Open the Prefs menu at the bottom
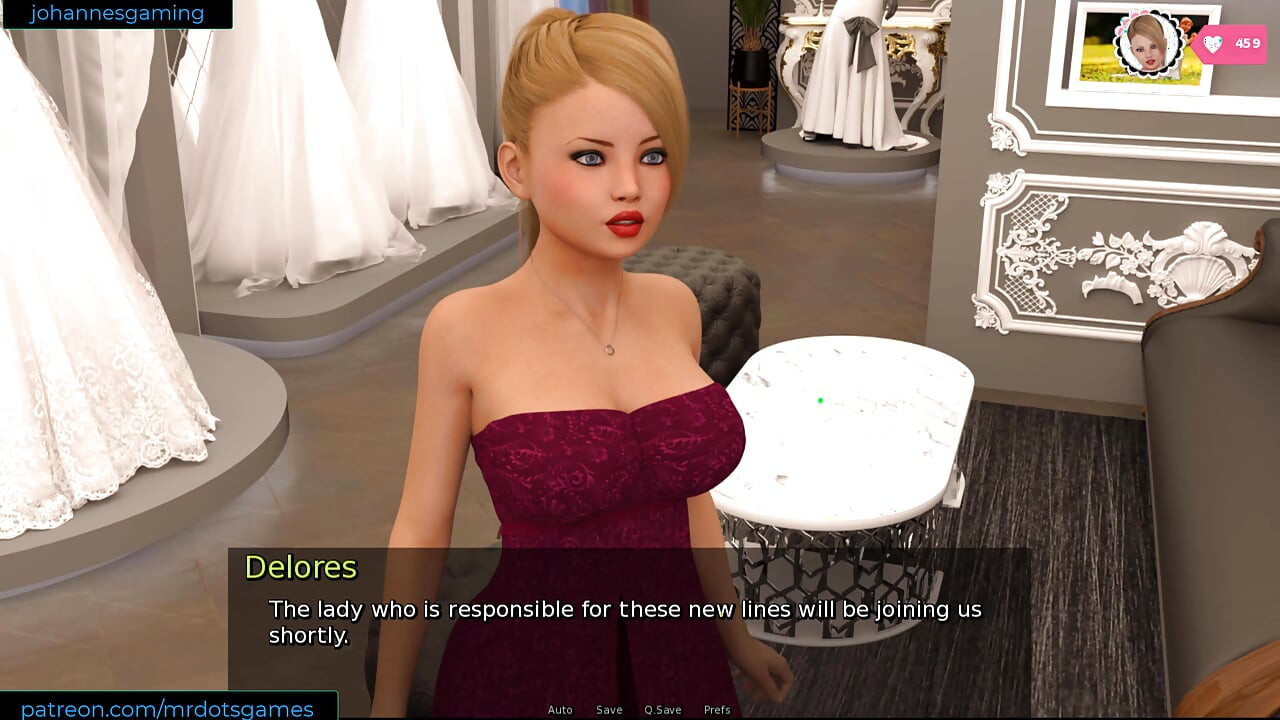Image resolution: width=1280 pixels, height=720 pixels. (719, 710)
